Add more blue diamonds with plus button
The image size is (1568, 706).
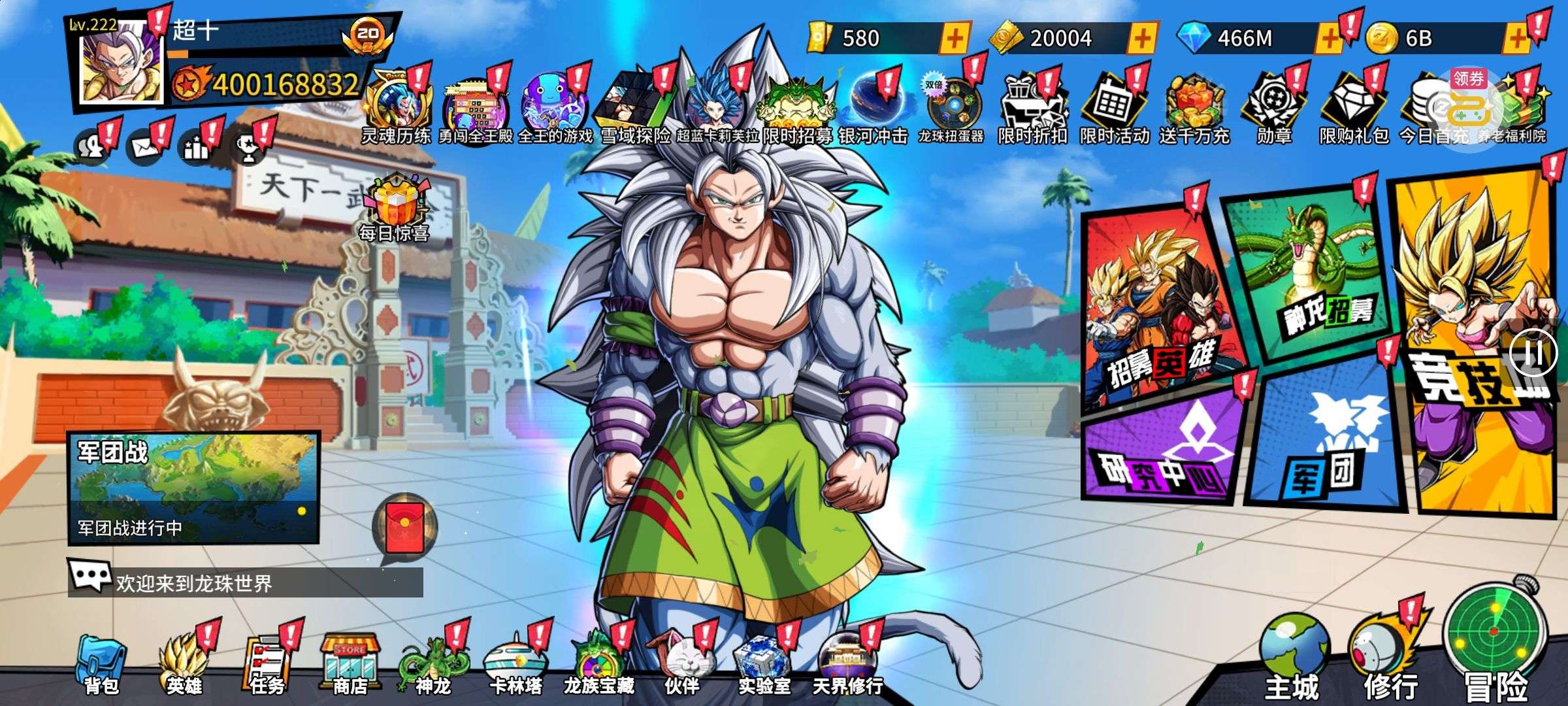1329,38
